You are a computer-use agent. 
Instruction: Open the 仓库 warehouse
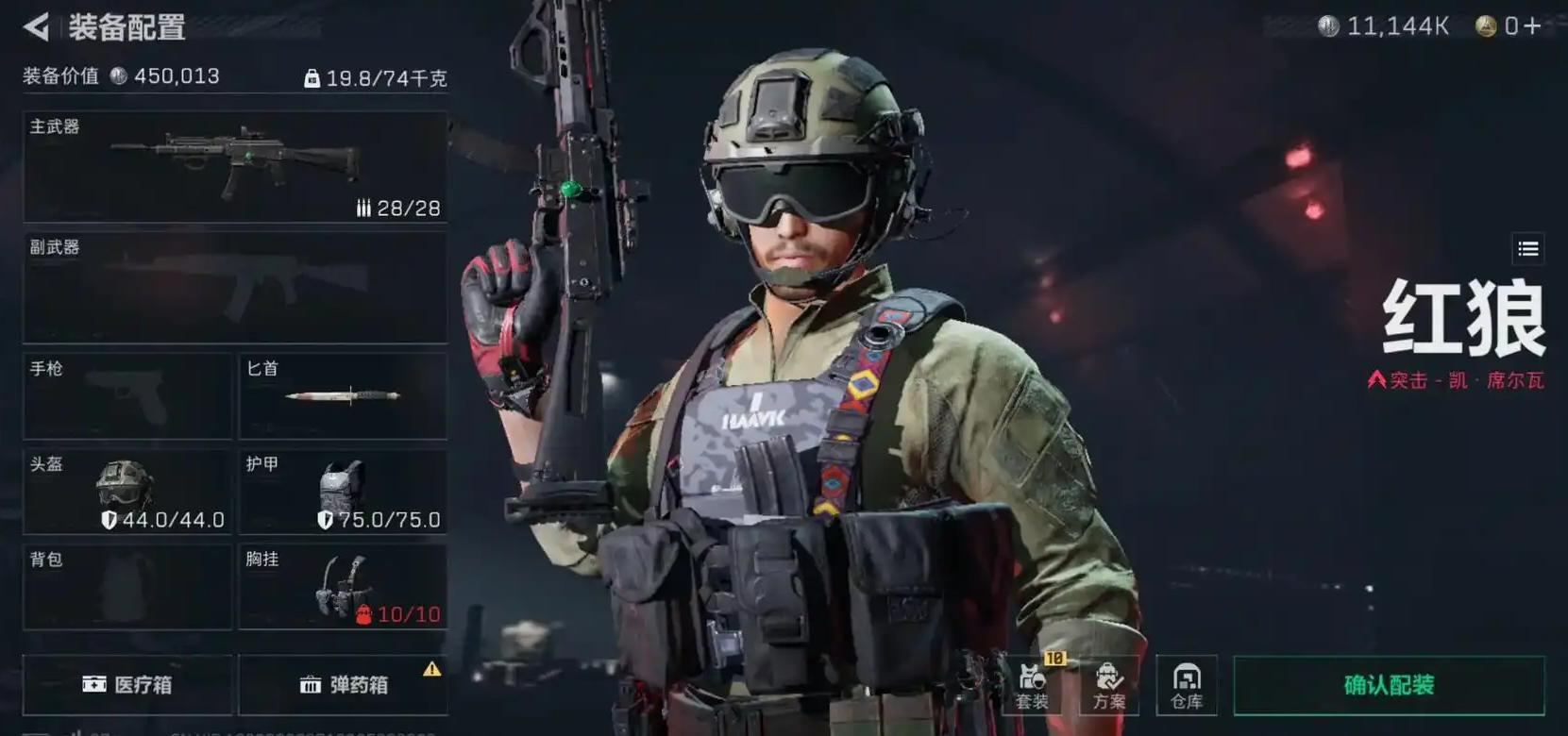pyautogui.click(x=1187, y=685)
